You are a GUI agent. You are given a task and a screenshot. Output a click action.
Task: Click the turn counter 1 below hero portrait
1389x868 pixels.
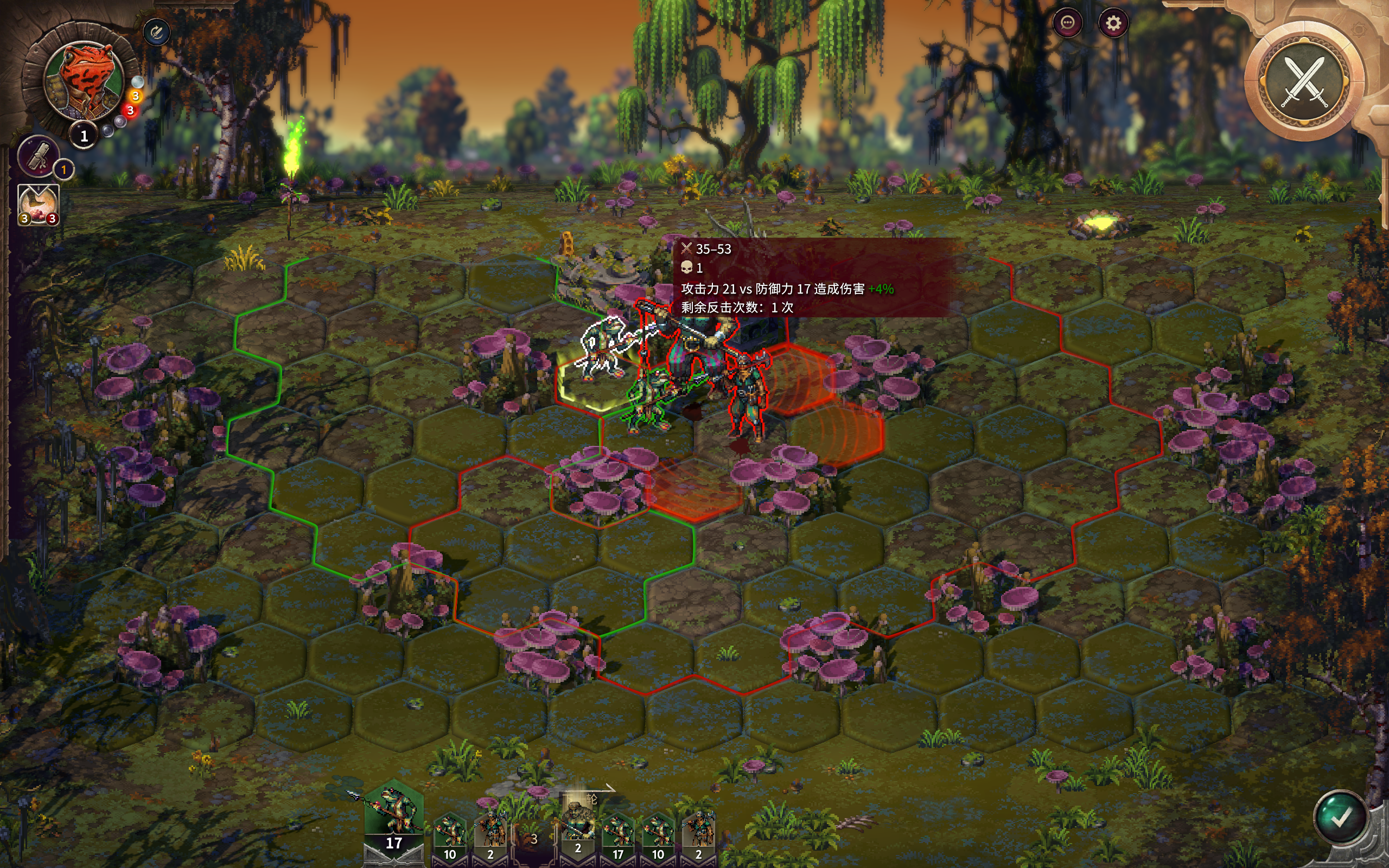pyautogui.click(x=85, y=136)
